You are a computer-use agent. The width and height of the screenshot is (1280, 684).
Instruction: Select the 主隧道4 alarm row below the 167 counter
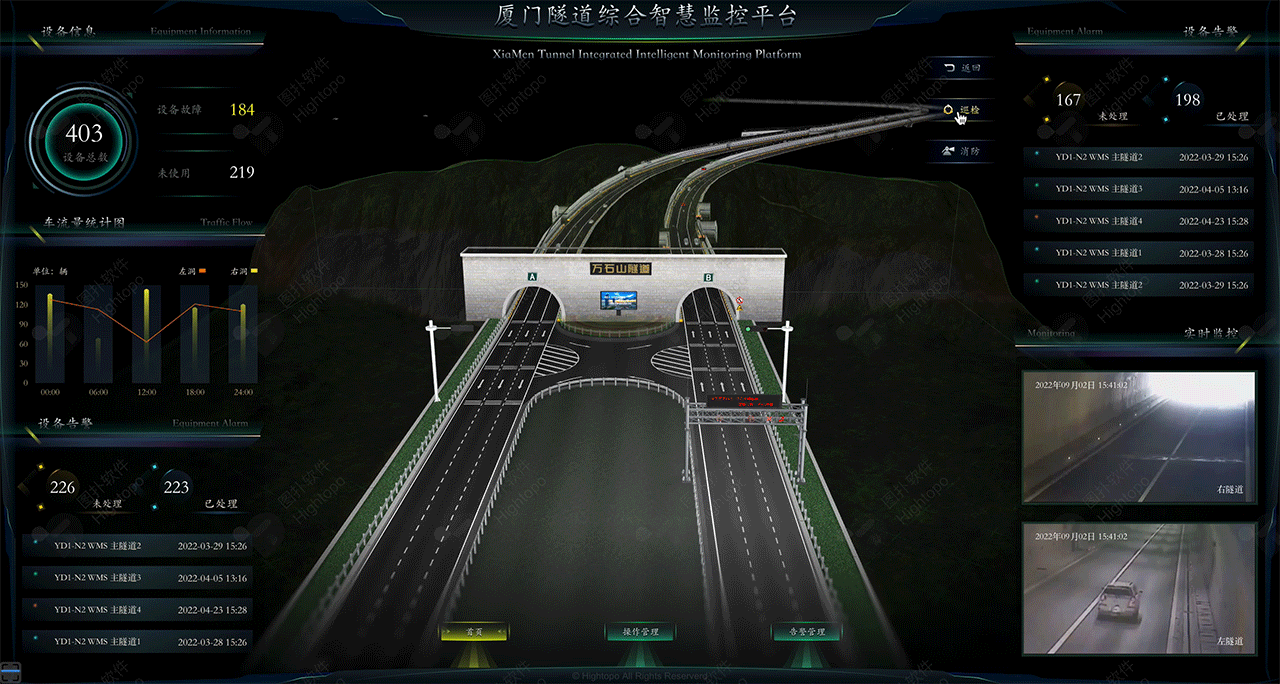point(1138,221)
